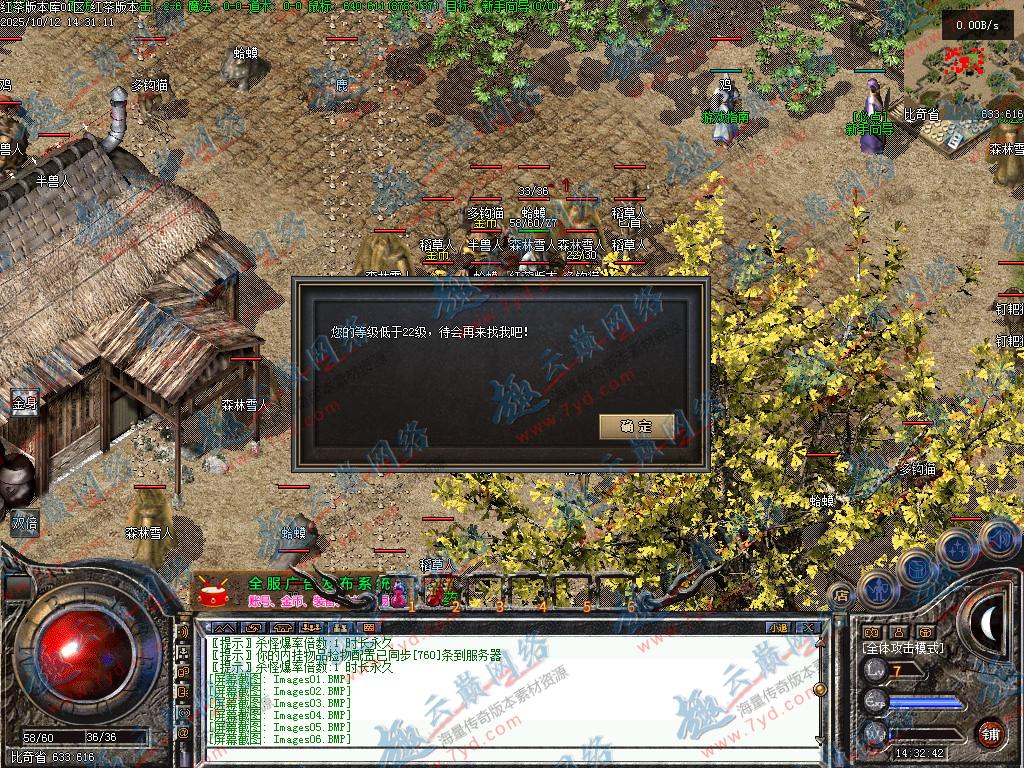Activate the 双倍 buff button
The width and height of the screenshot is (1024, 768).
pos(24,521)
